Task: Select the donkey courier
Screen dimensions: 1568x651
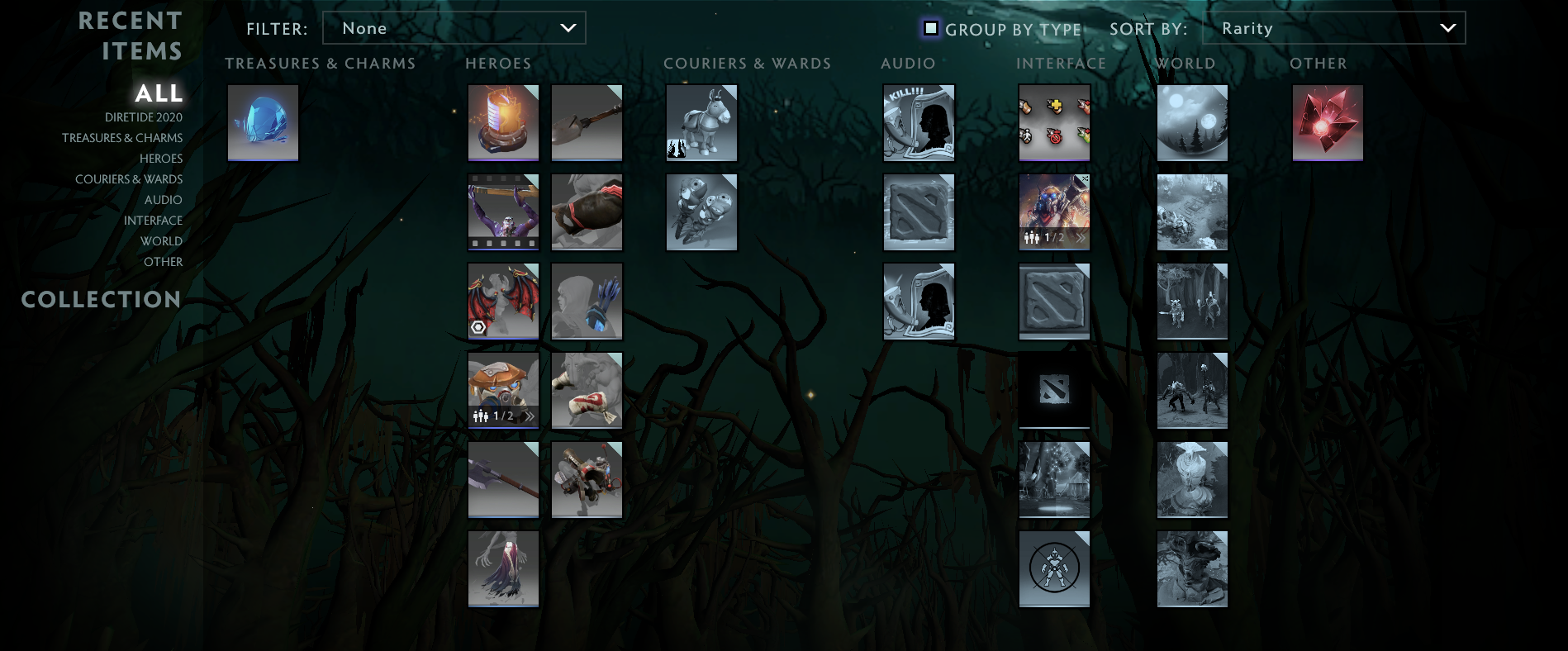Action: pos(701,122)
